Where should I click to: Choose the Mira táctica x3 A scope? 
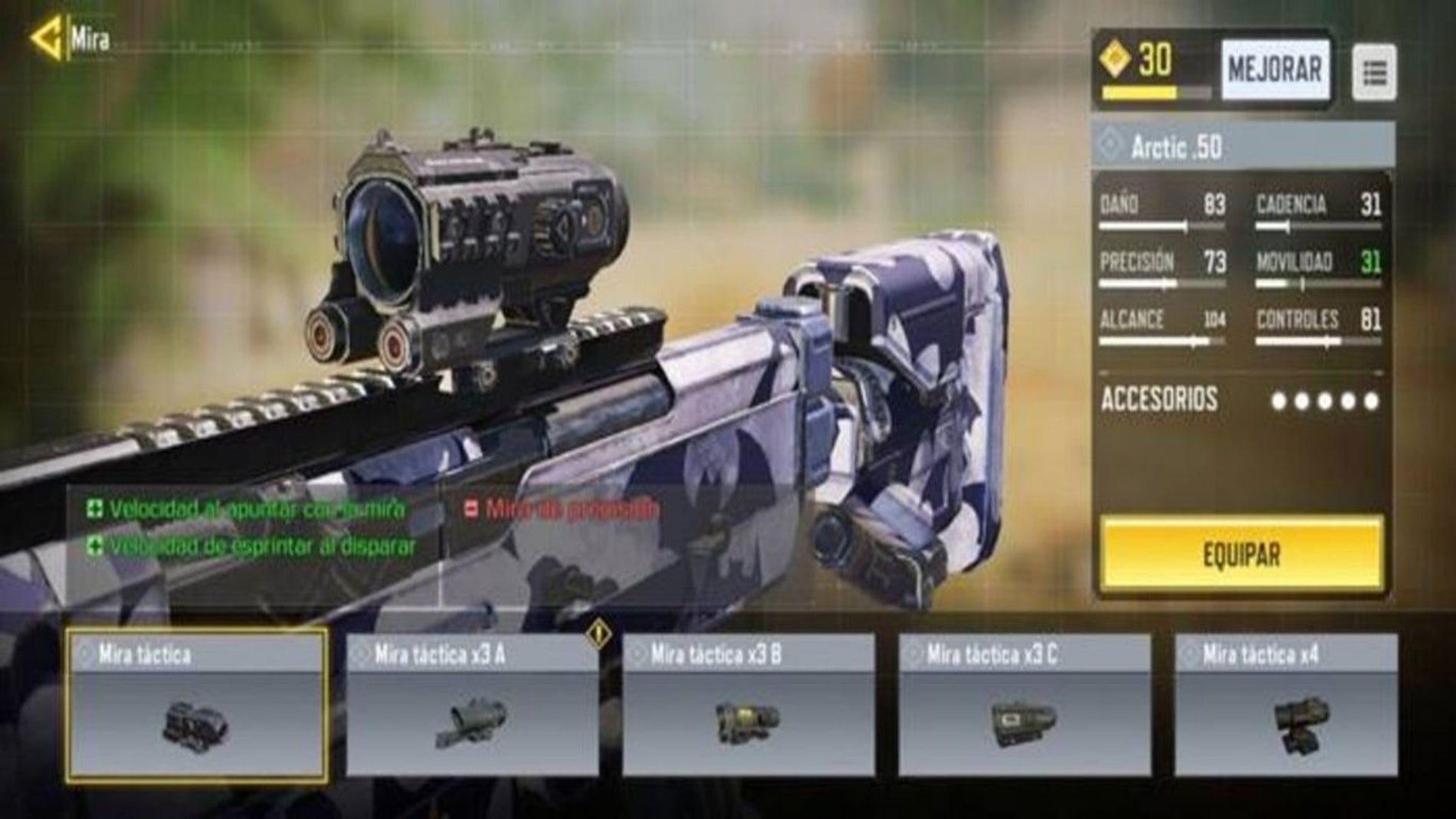pyautogui.click(x=472, y=705)
